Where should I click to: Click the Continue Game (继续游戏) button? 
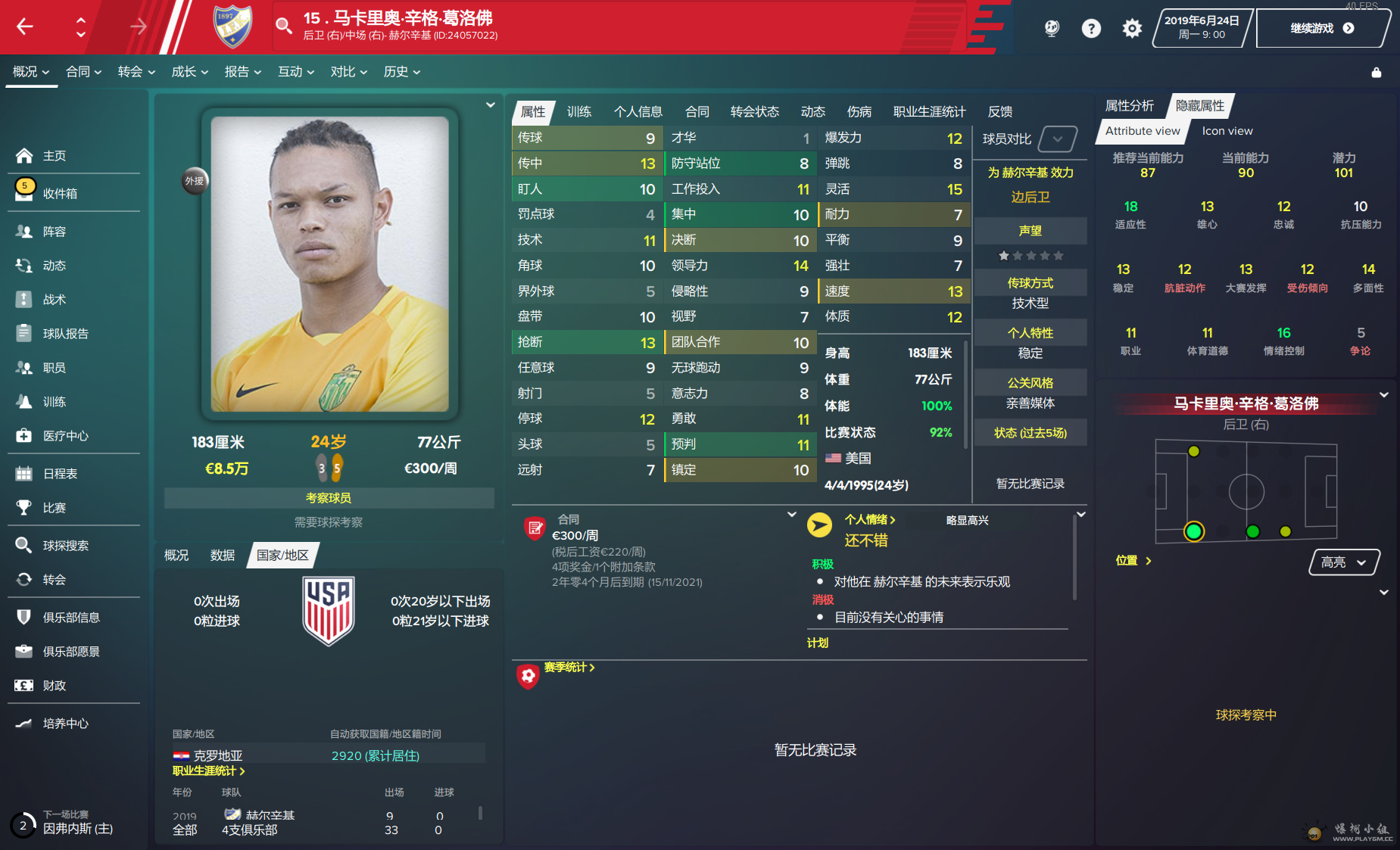click(1321, 29)
